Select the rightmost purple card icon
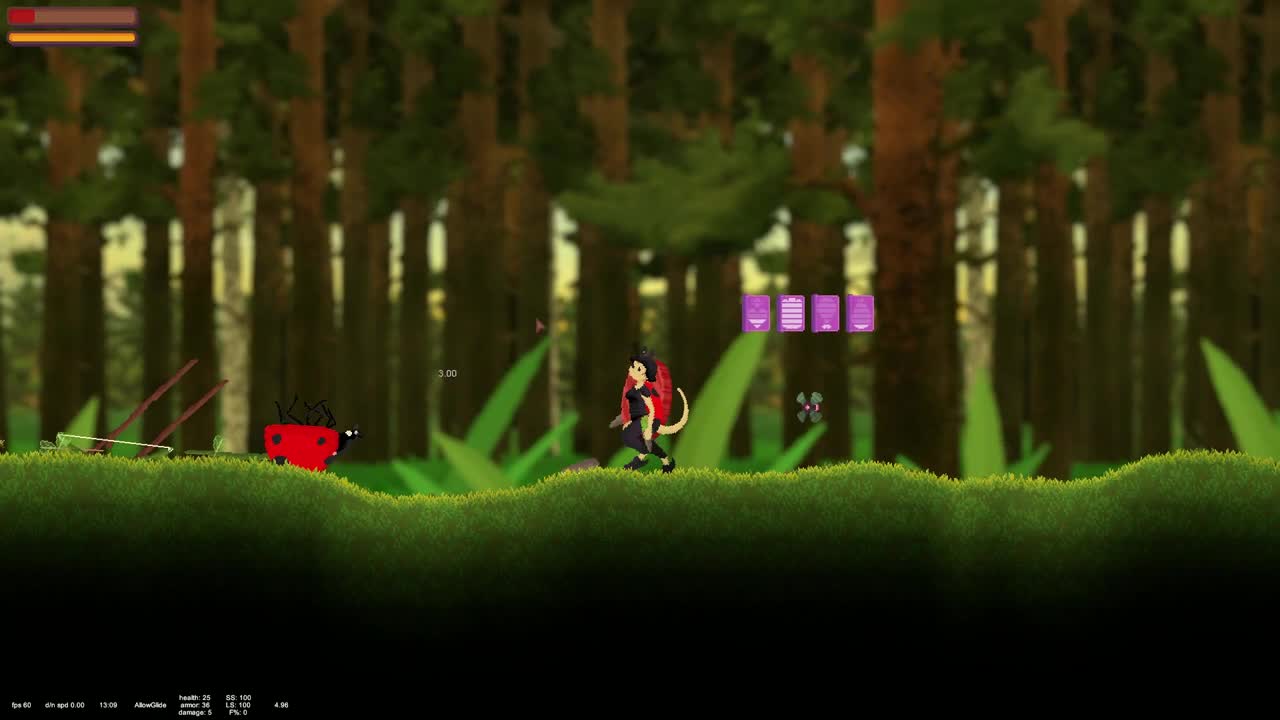 pyautogui.click(x=860, y=313)
